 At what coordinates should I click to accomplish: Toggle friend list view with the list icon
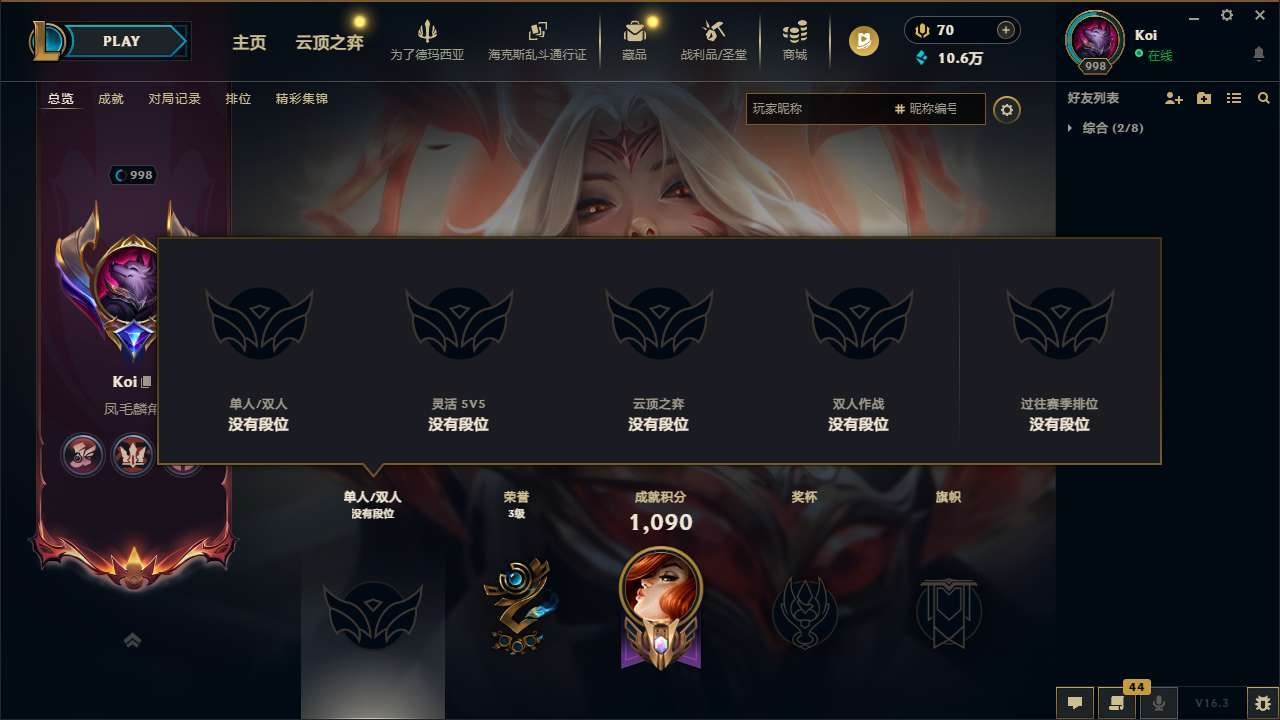click(1234, 98)
